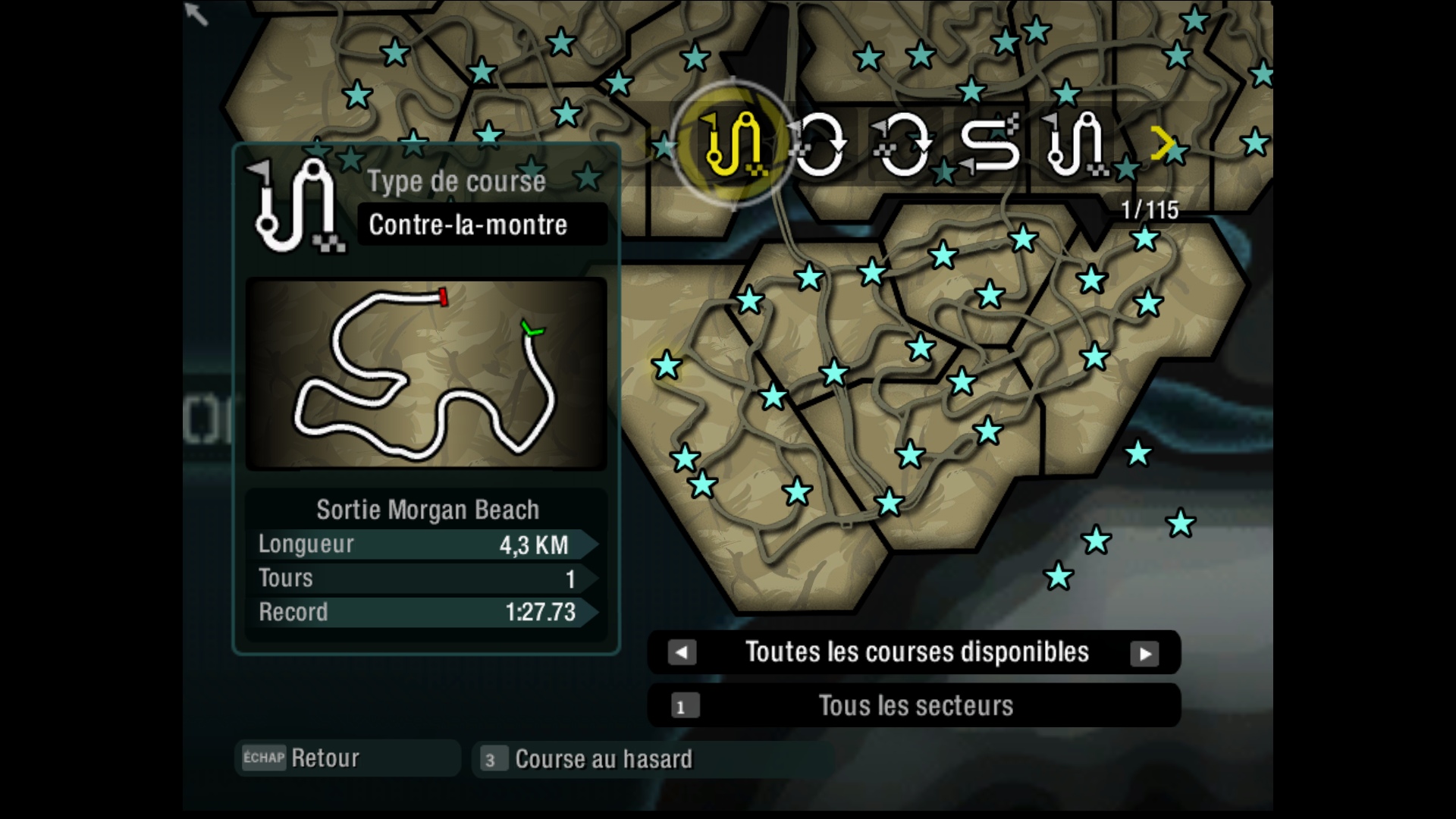Open the Tous les secteurs sector filter

click(914, 706)
